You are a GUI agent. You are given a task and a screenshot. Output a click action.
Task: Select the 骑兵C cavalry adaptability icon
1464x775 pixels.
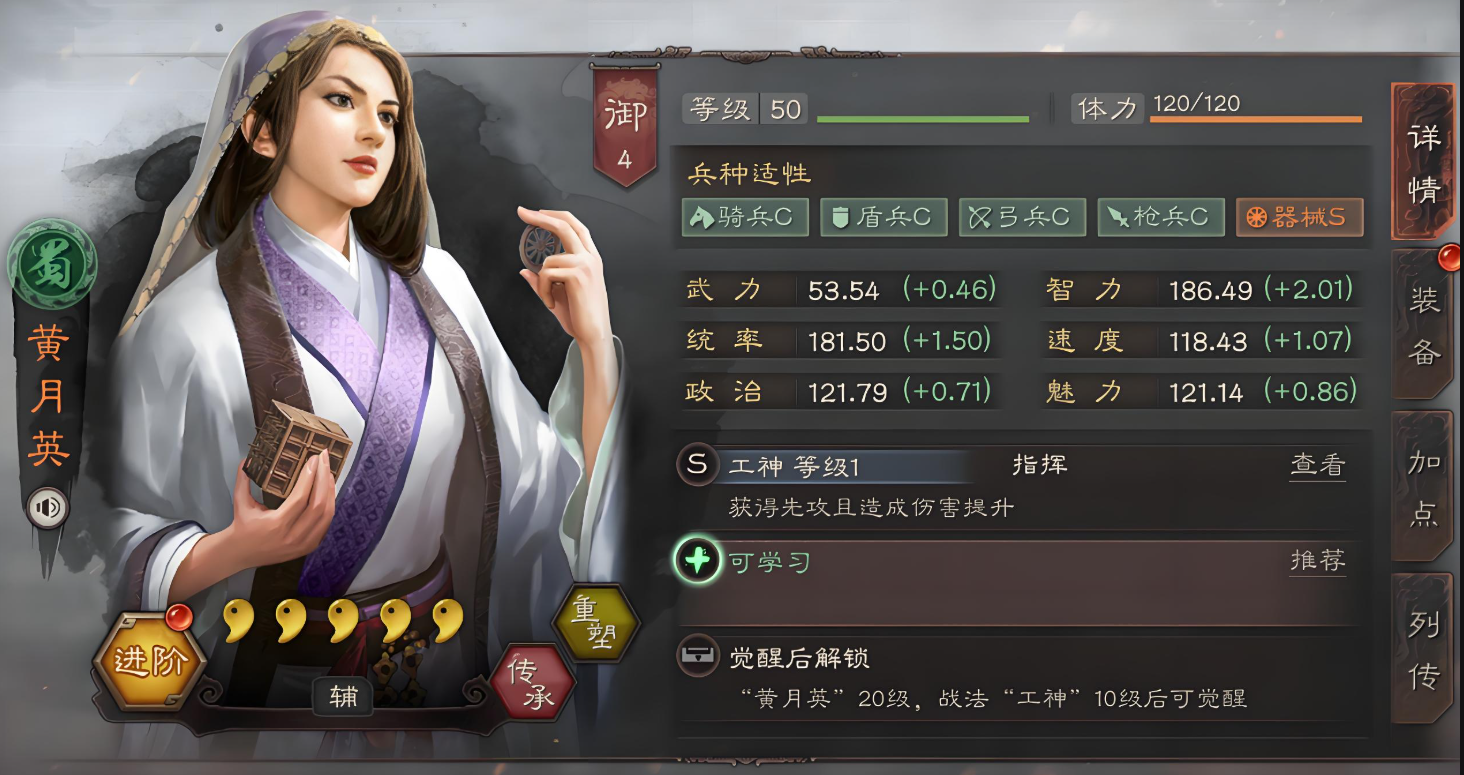[744, 217]
